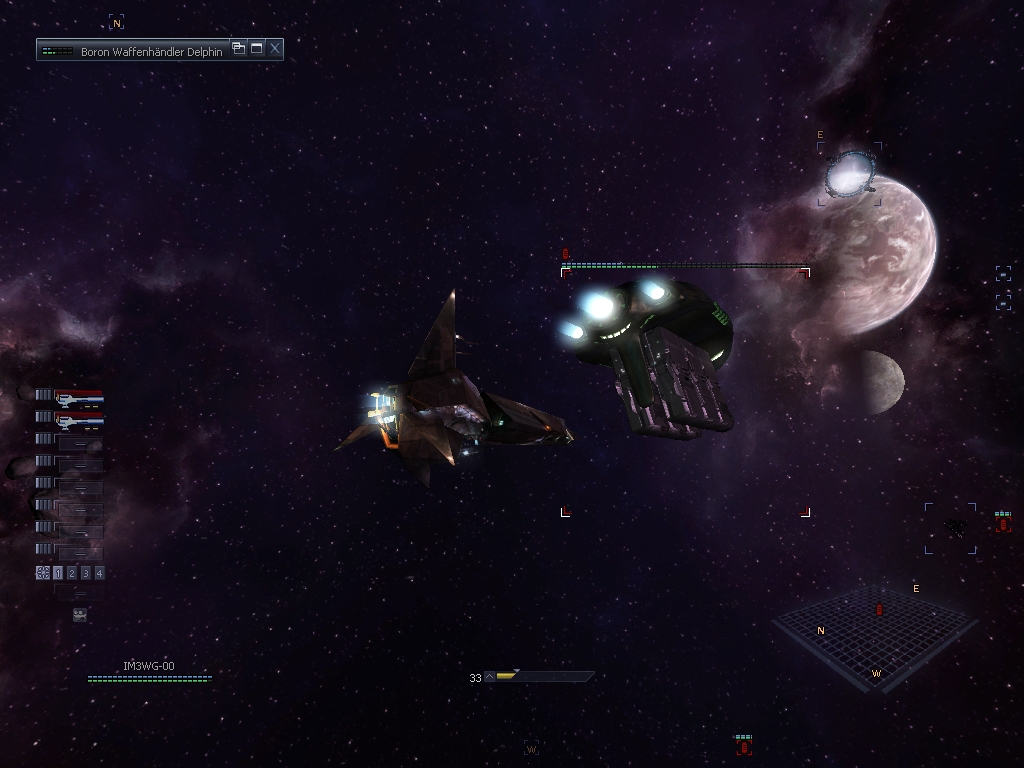Screen dimensions: 1024x768
Task: Click the speed throttle bar
Action: pyautogui.click(x=540, y=677)
